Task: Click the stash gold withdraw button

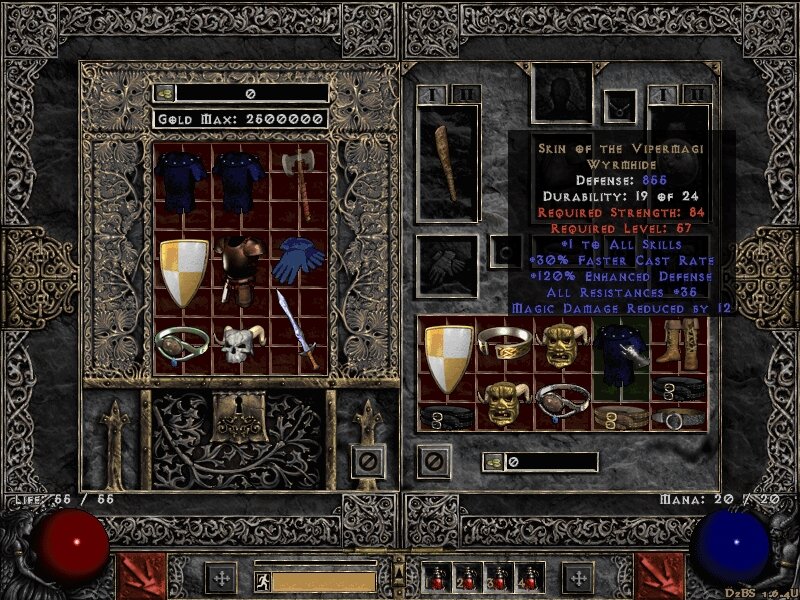Action: [x=165, y=93]
